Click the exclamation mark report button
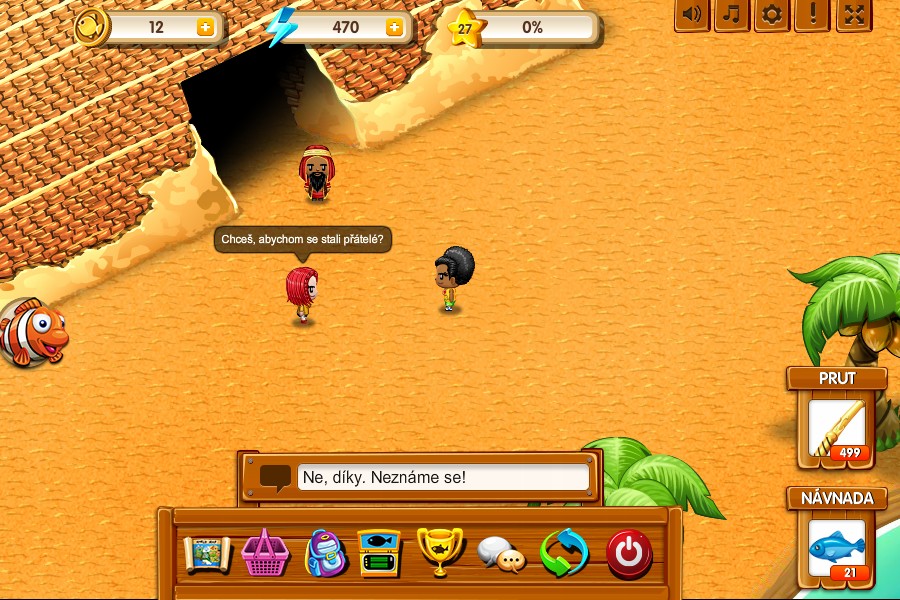 (x=811, y=15)
